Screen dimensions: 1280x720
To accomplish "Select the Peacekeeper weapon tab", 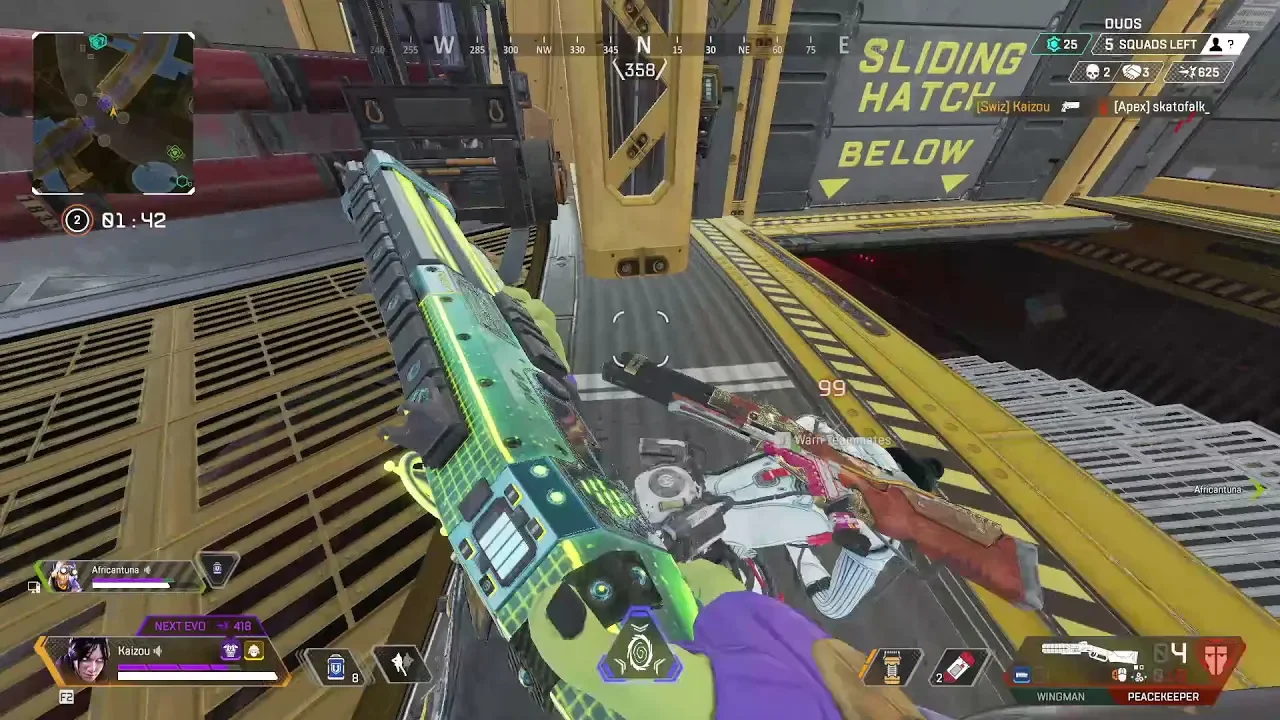I will pyautogui.click(x=1163, y=697).
